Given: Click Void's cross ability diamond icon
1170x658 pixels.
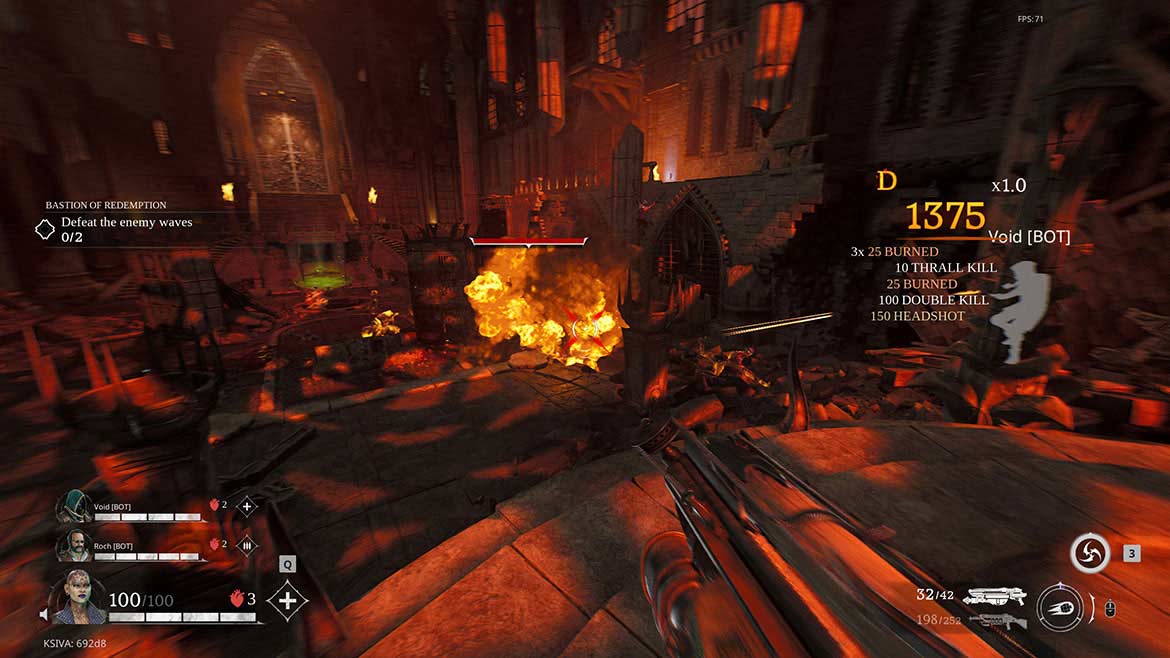Looking at the screenshot, I should [x=247, y=506].
